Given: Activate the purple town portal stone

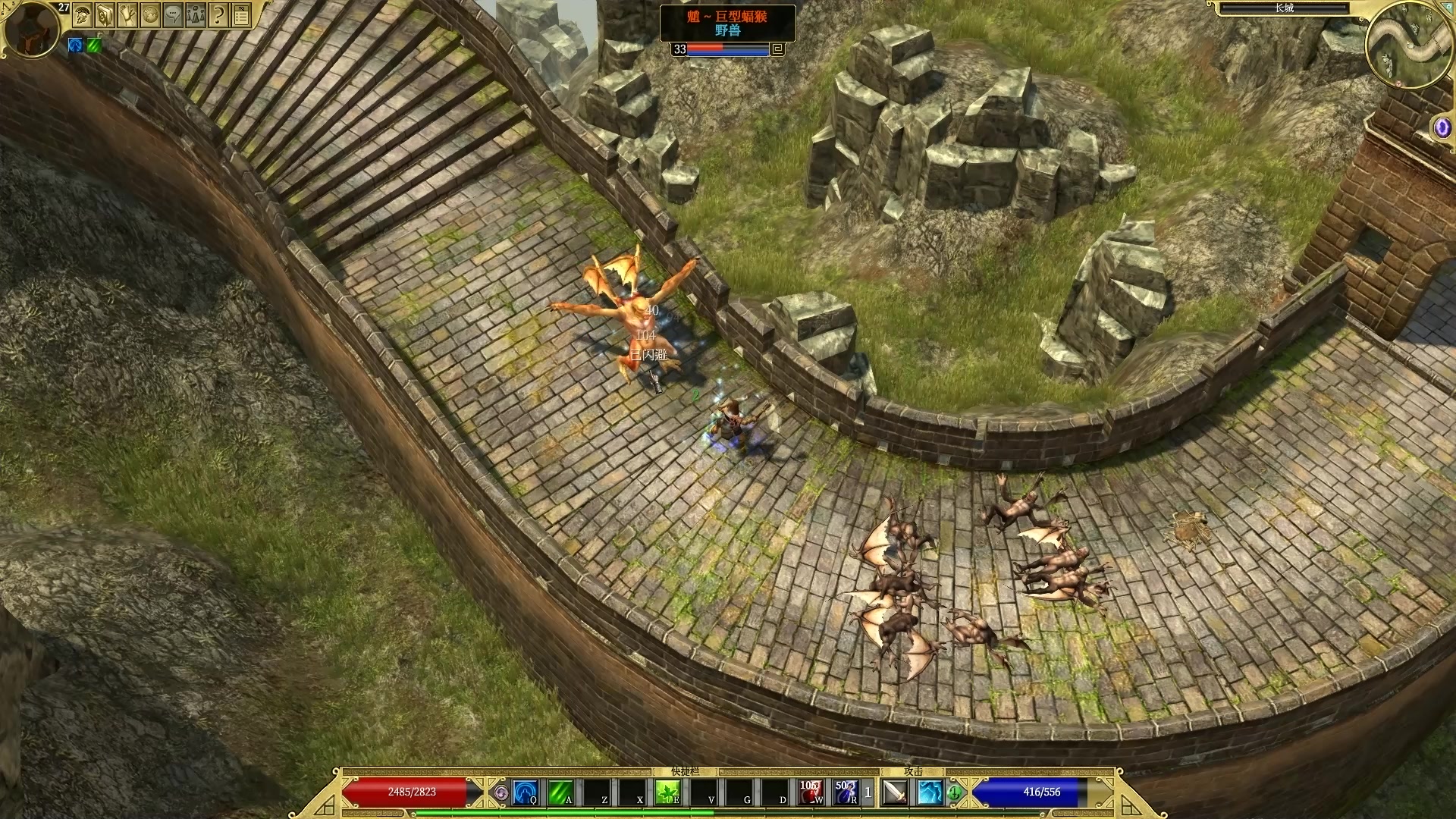Looking at the screenshot, I should click(1442, 127).
